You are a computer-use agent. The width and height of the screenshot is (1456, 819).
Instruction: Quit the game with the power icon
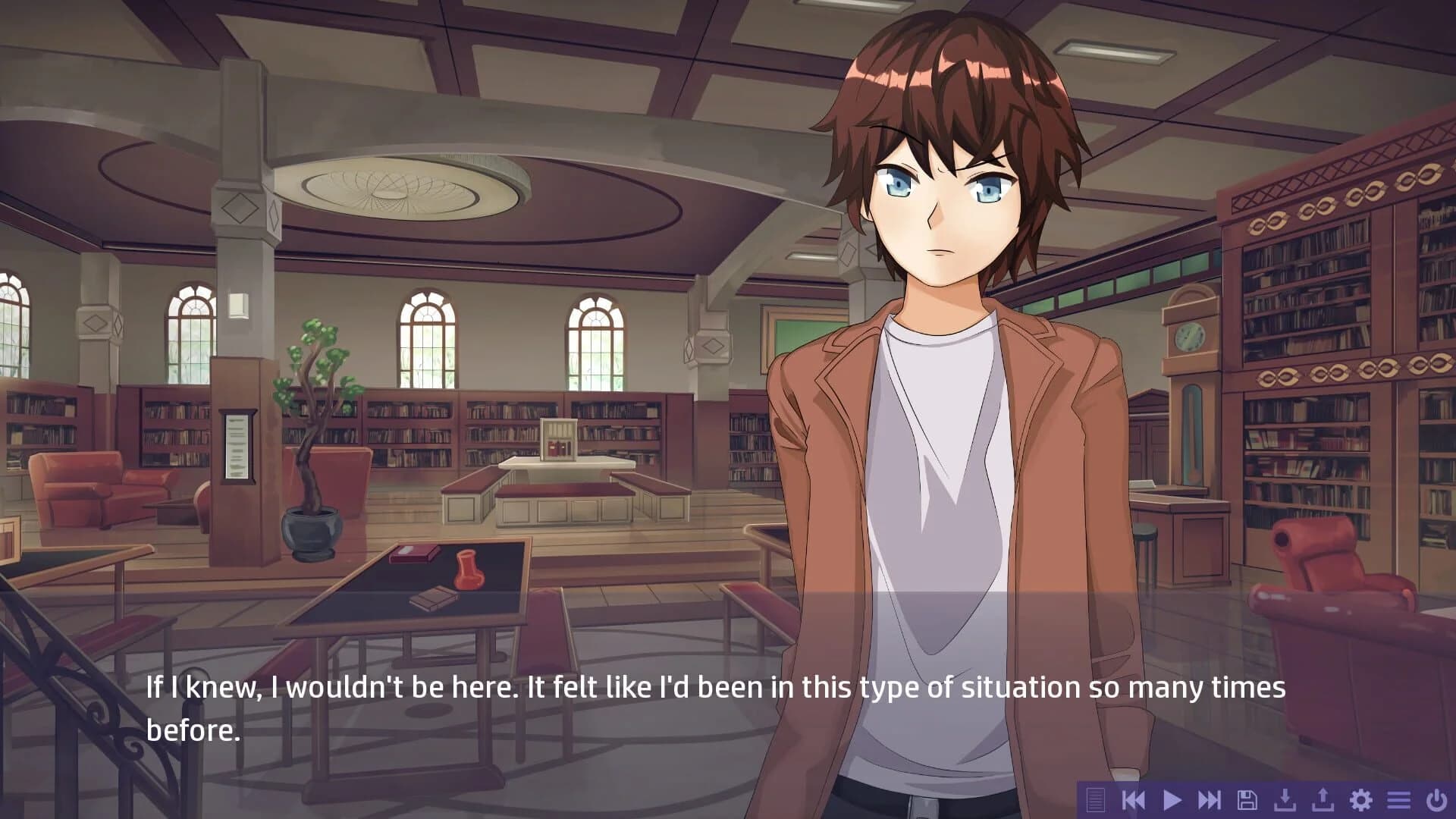pos(1436,799)
